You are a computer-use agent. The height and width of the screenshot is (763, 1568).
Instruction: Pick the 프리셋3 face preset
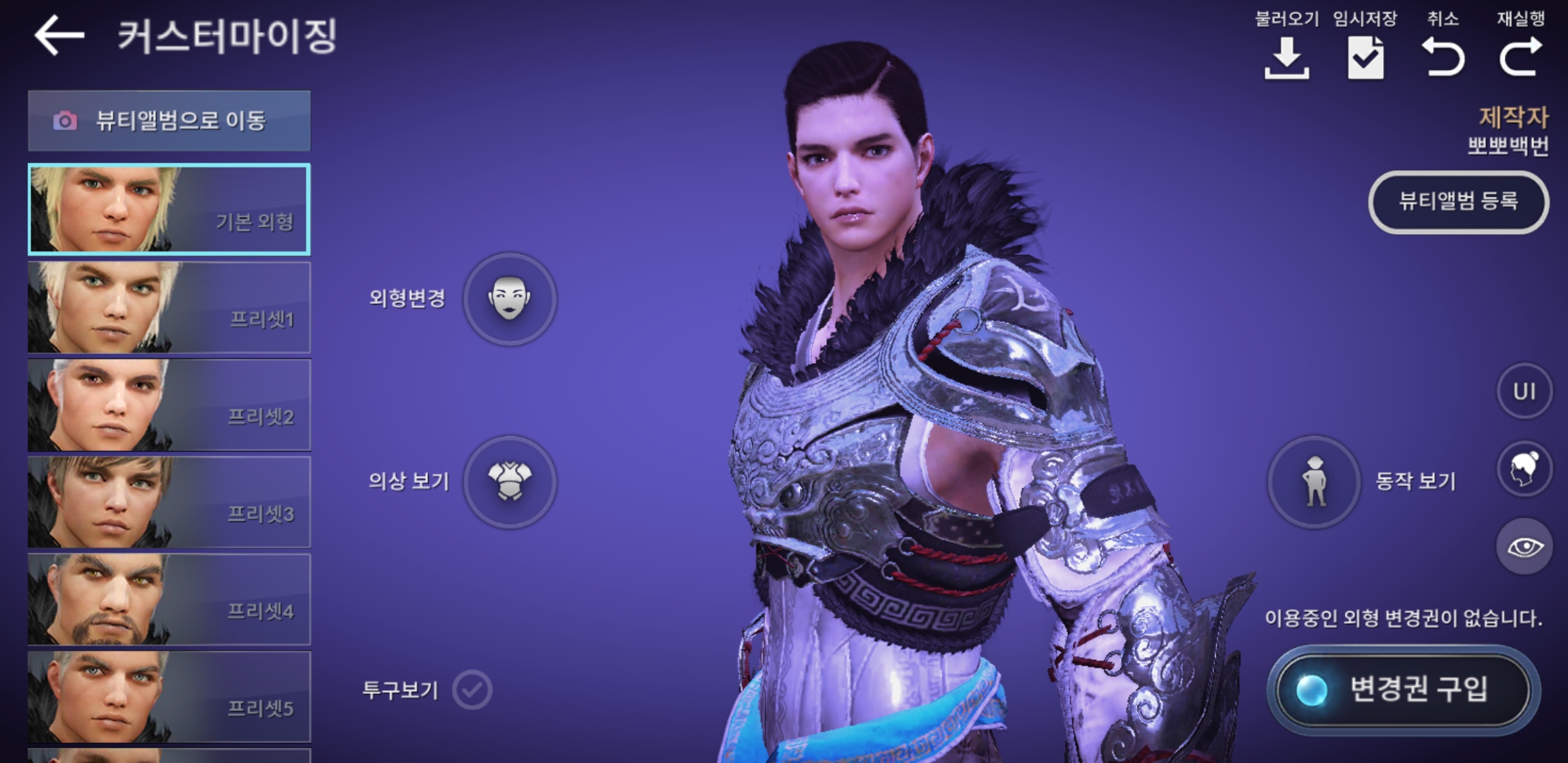[x=169, y=502]
